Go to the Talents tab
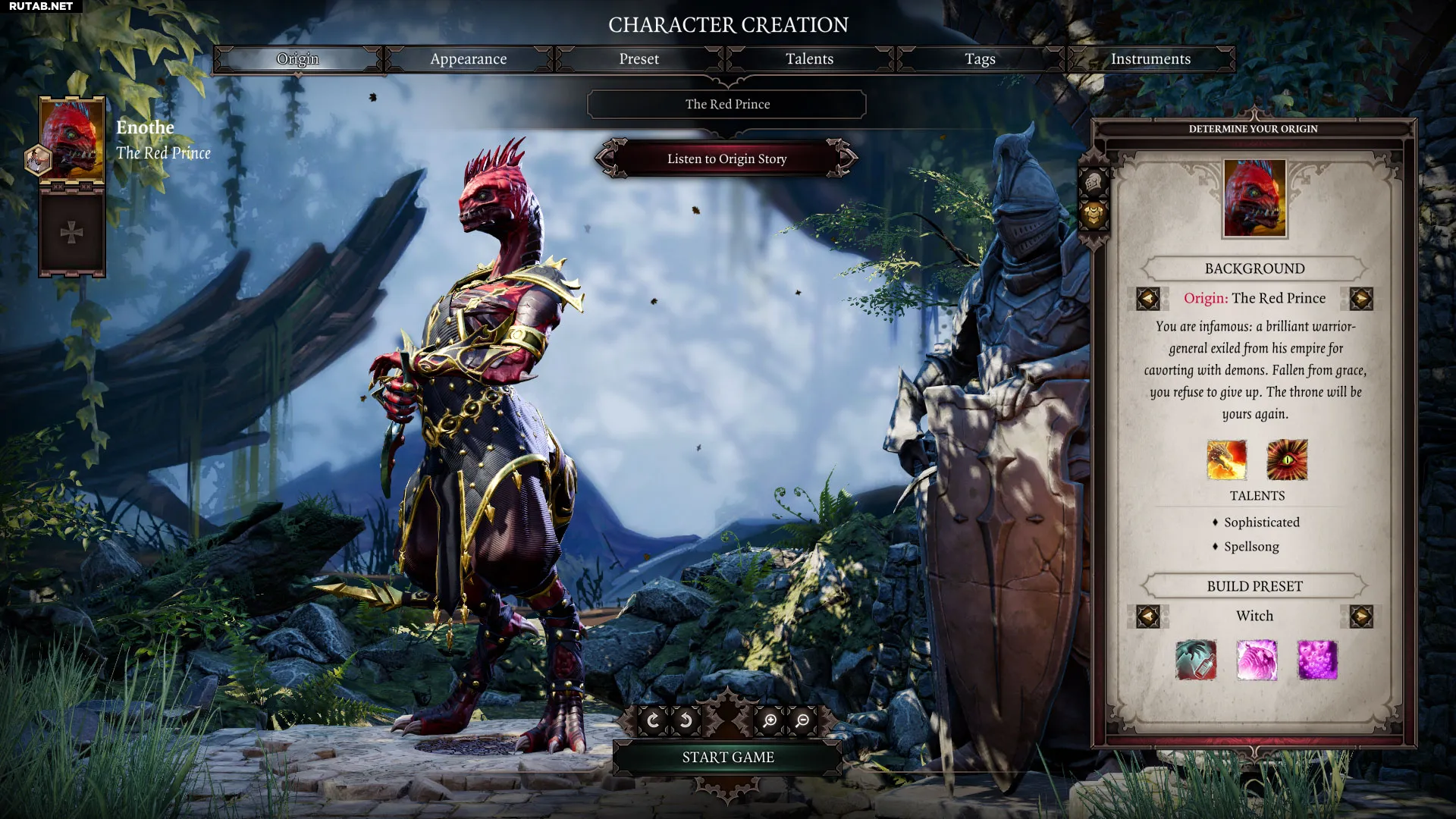This screenshot has height=819, width=1456. click(x=809, y=59)
